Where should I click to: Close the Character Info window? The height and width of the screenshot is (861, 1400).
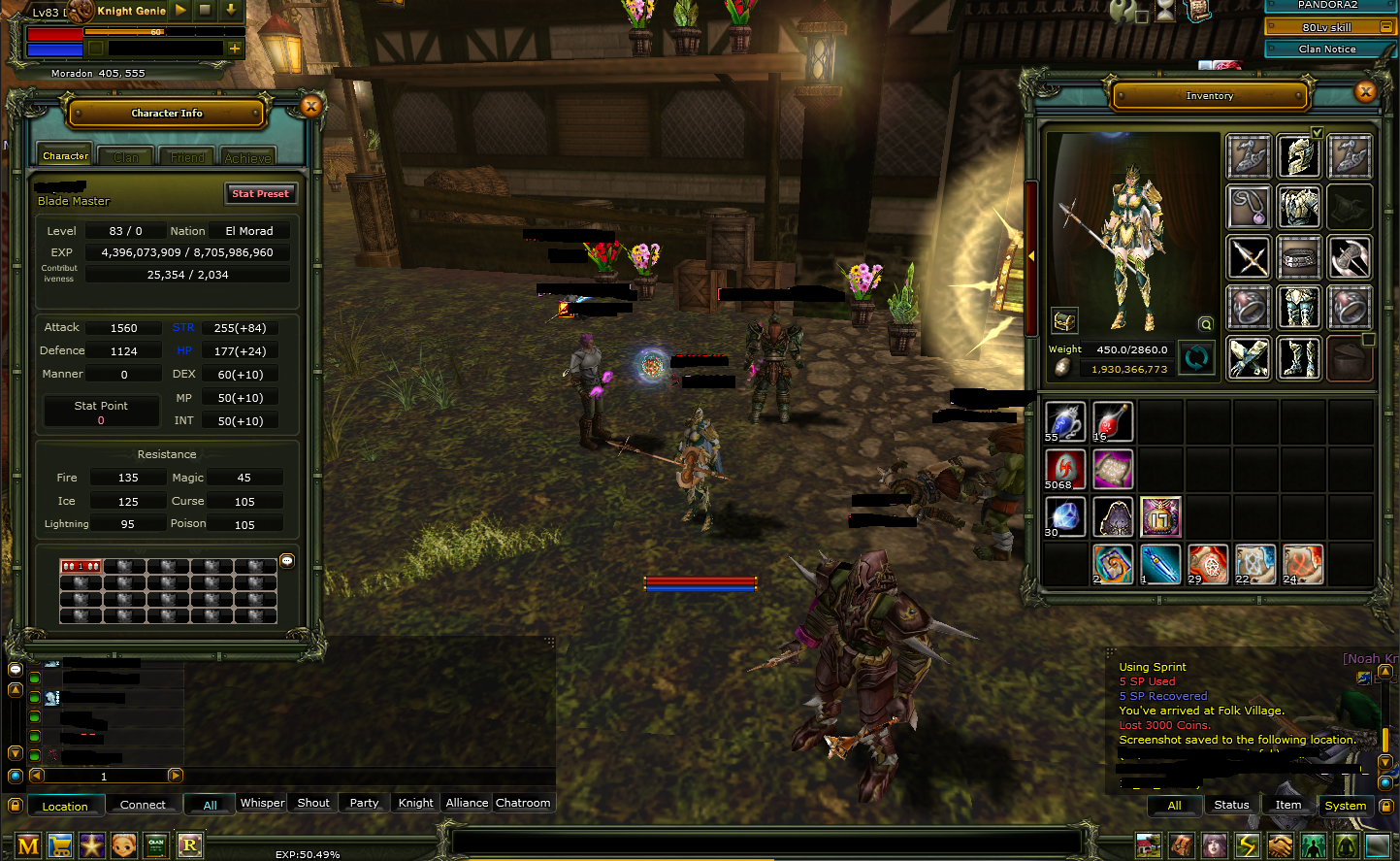tap(311, 107)
